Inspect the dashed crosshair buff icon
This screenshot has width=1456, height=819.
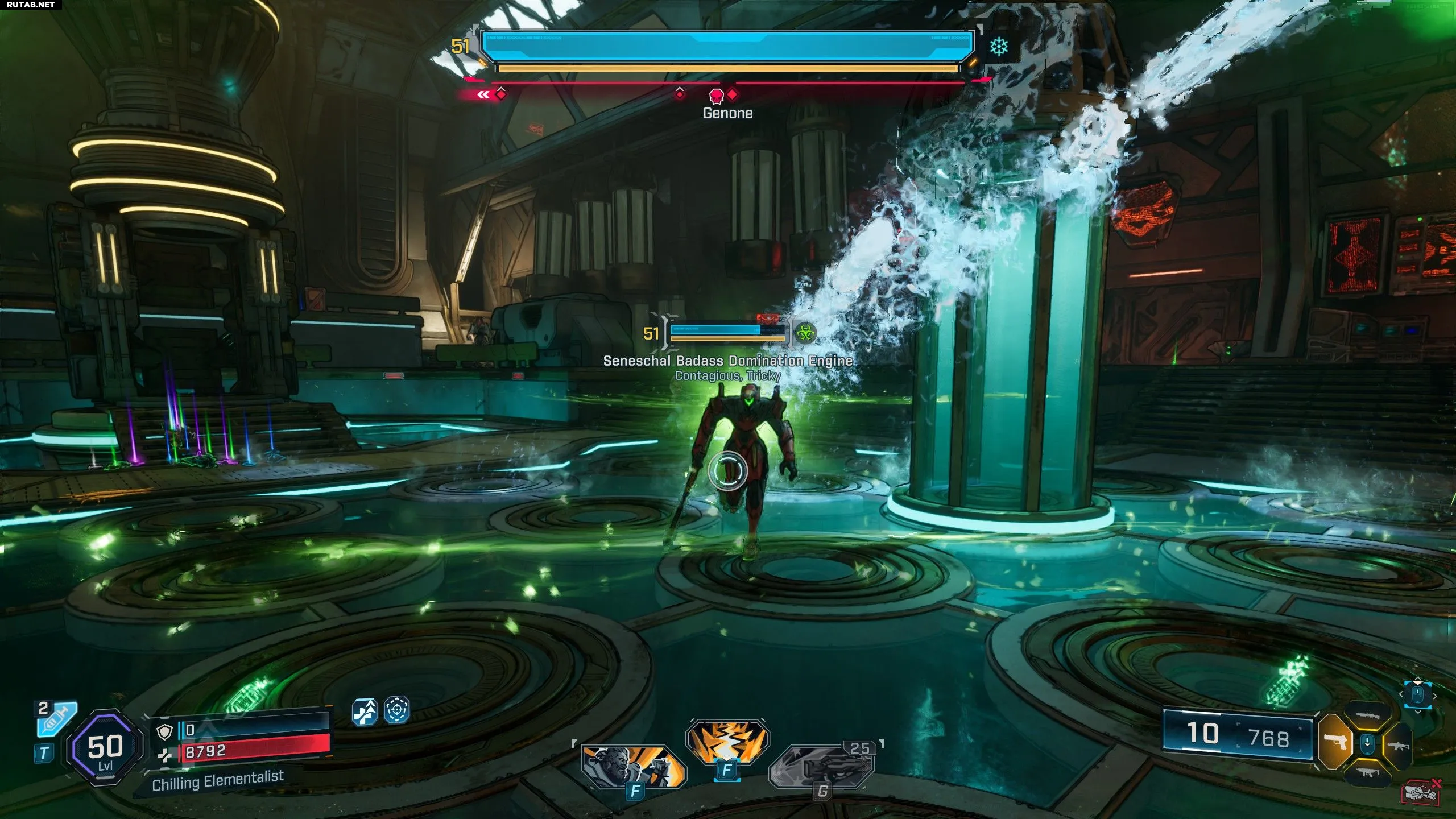[x=397, y=710]
